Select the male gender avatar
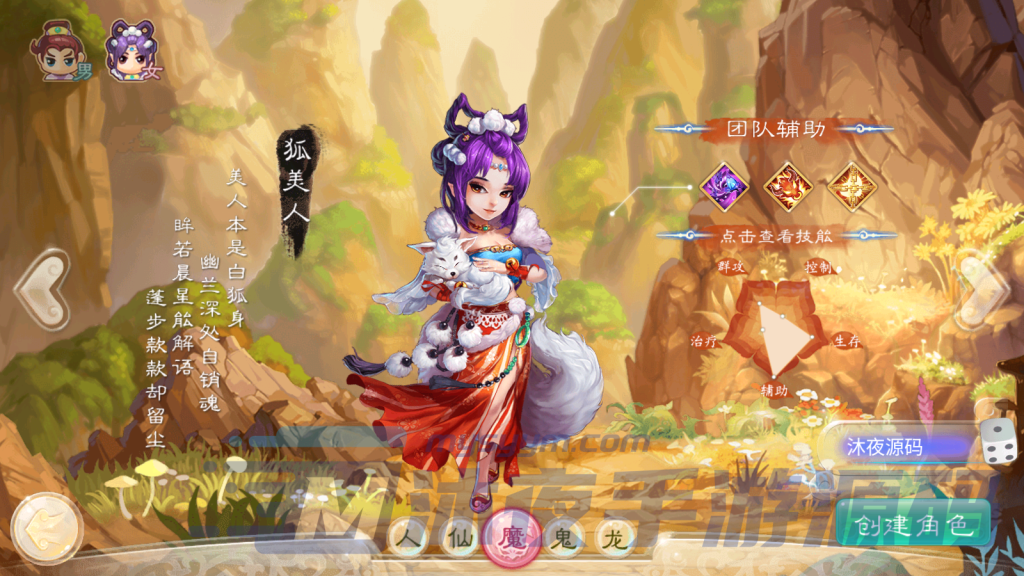The height and width of the screenshot is (576, 1024). coord(58,52)
